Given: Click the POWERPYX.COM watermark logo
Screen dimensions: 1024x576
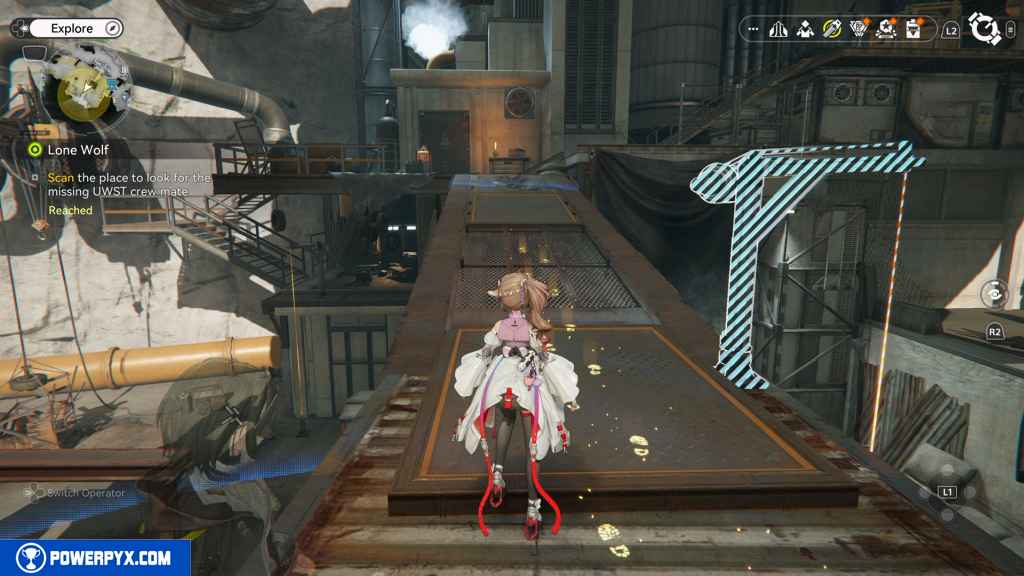Looking at the screenshot, I should coord(95,558).
